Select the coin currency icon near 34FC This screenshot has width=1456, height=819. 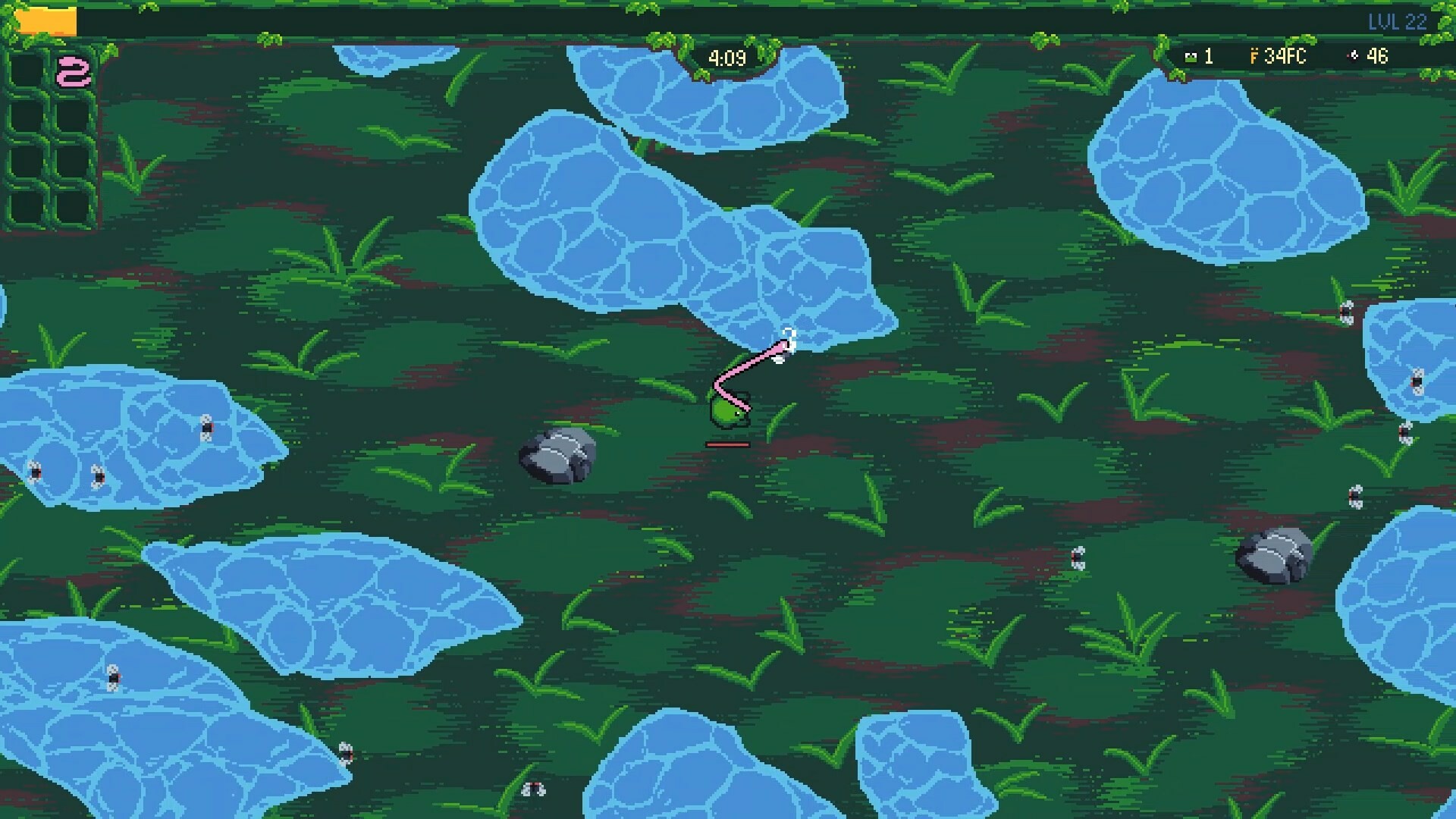pyautogui.click(x=1255, y=57)
